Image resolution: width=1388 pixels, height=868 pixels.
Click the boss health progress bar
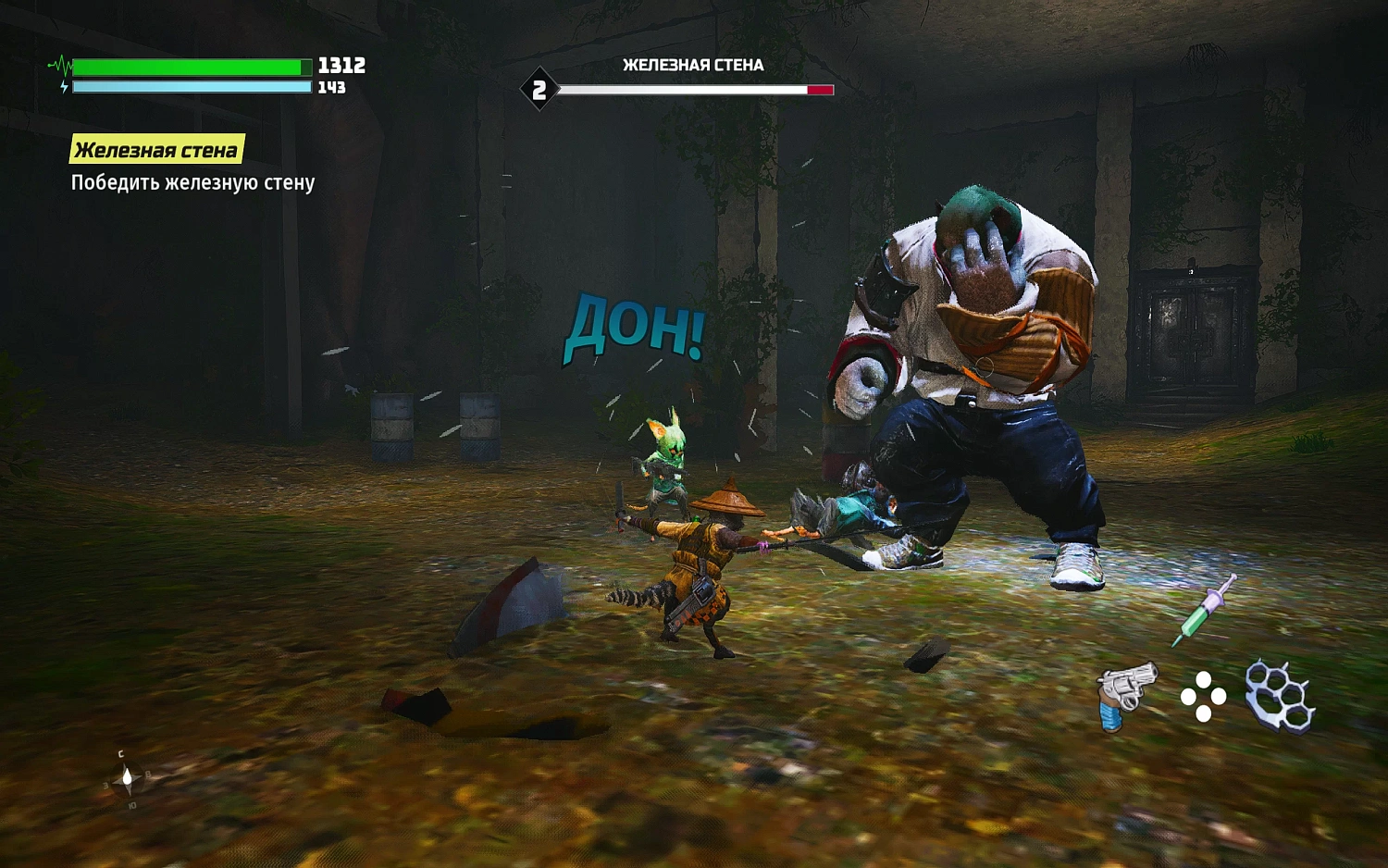coord(699,90)
